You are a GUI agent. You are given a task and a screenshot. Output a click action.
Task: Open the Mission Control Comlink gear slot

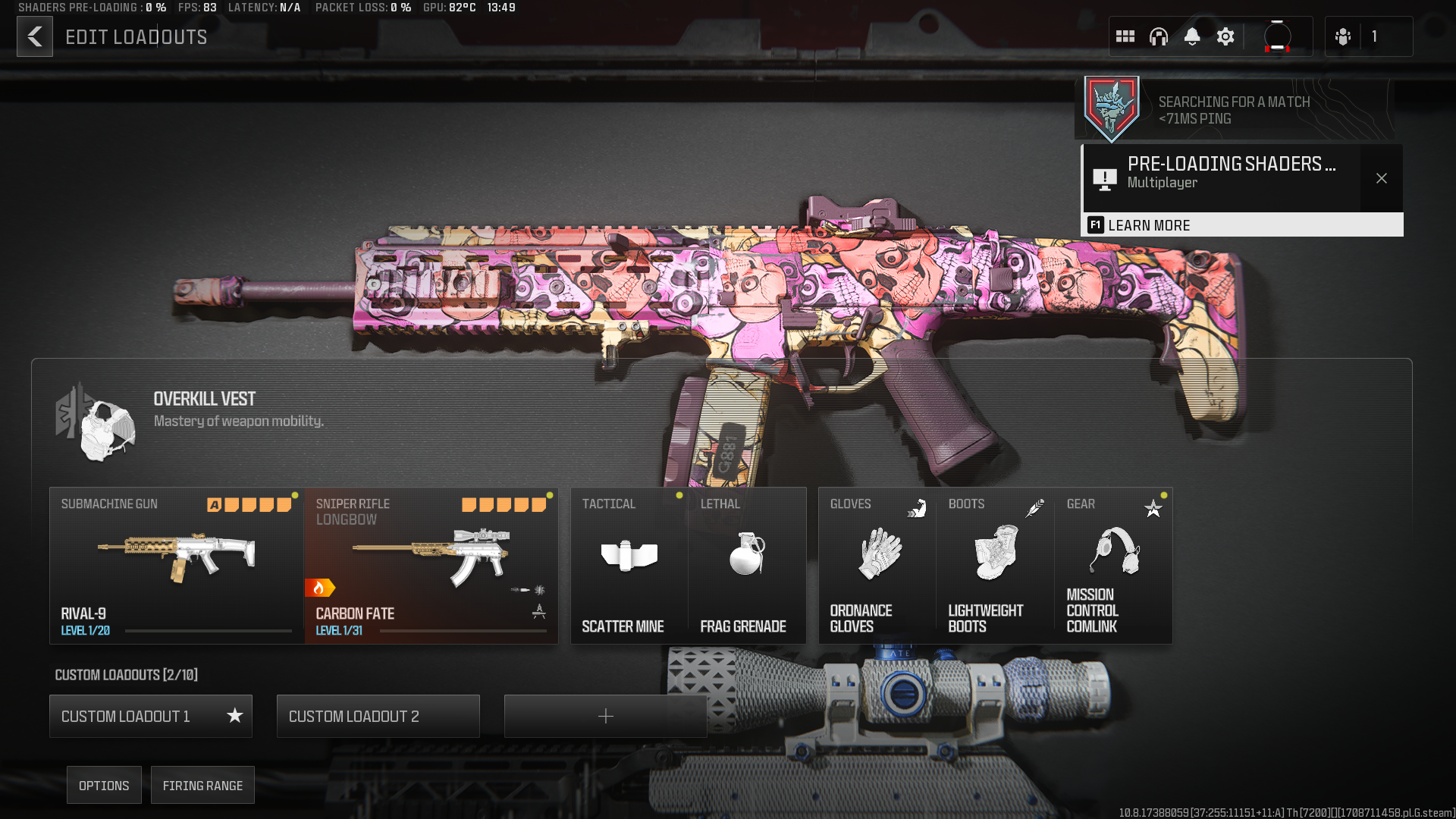(x=1113, y=566)
